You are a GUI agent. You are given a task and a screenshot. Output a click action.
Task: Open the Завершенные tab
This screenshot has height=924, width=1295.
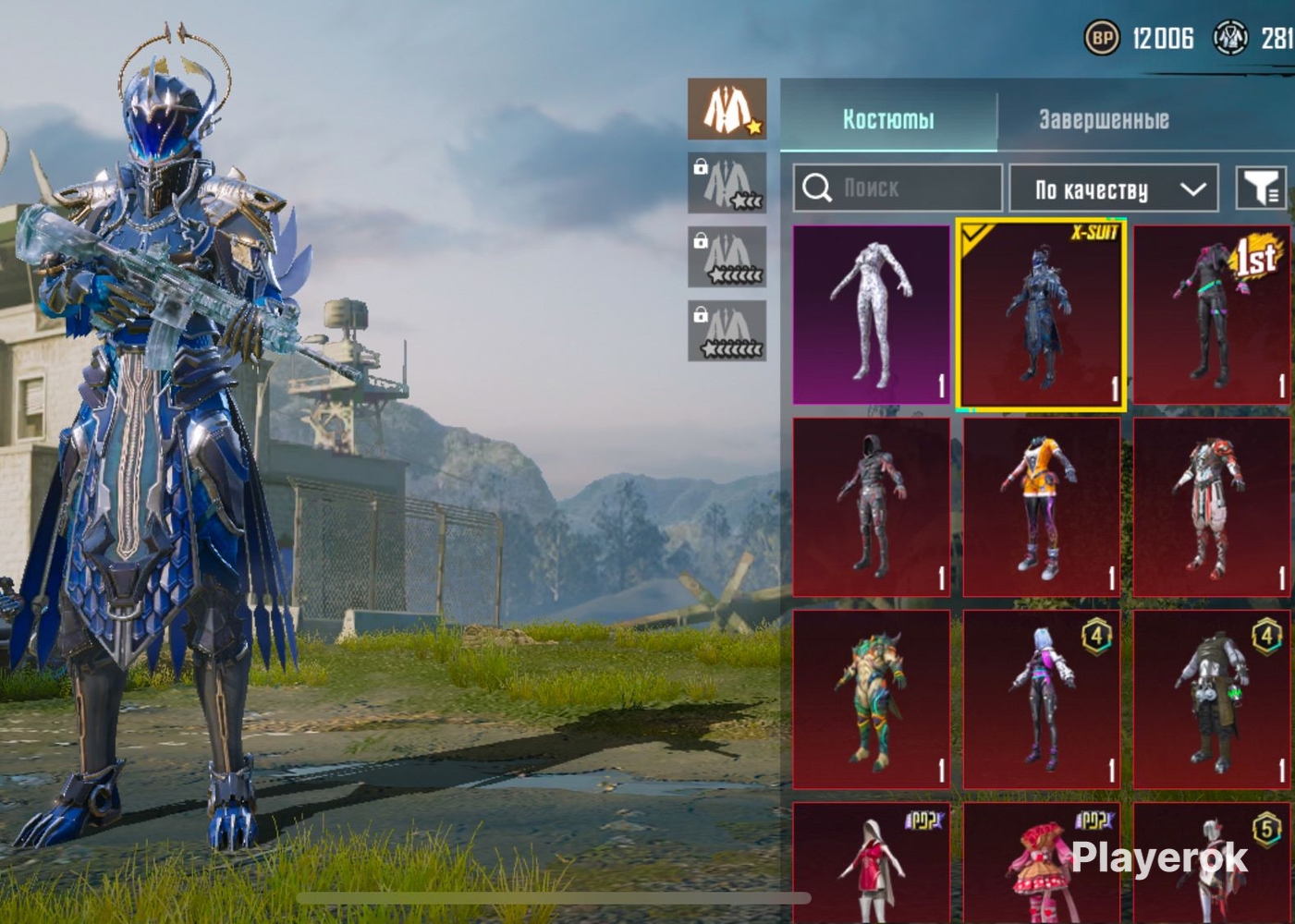(1104, 119)
